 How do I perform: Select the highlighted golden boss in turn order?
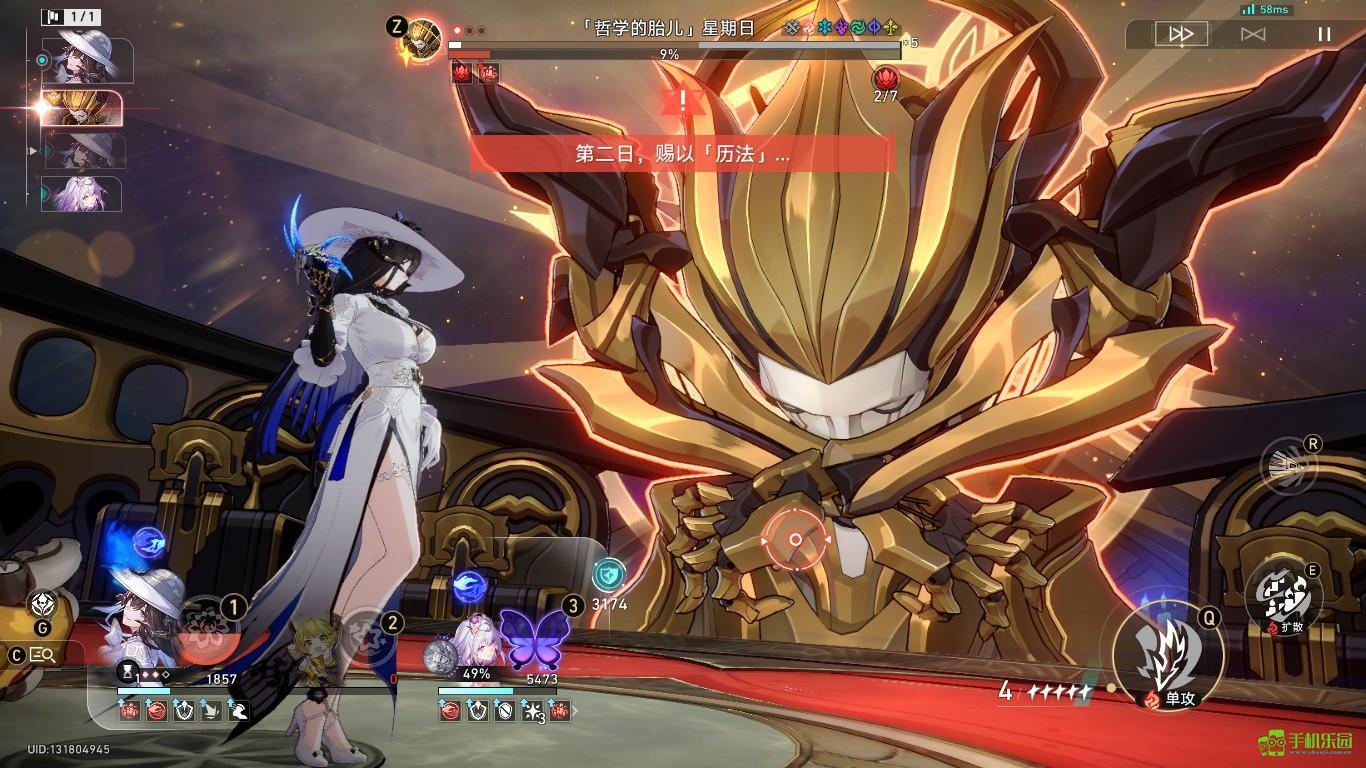point(84,108)
